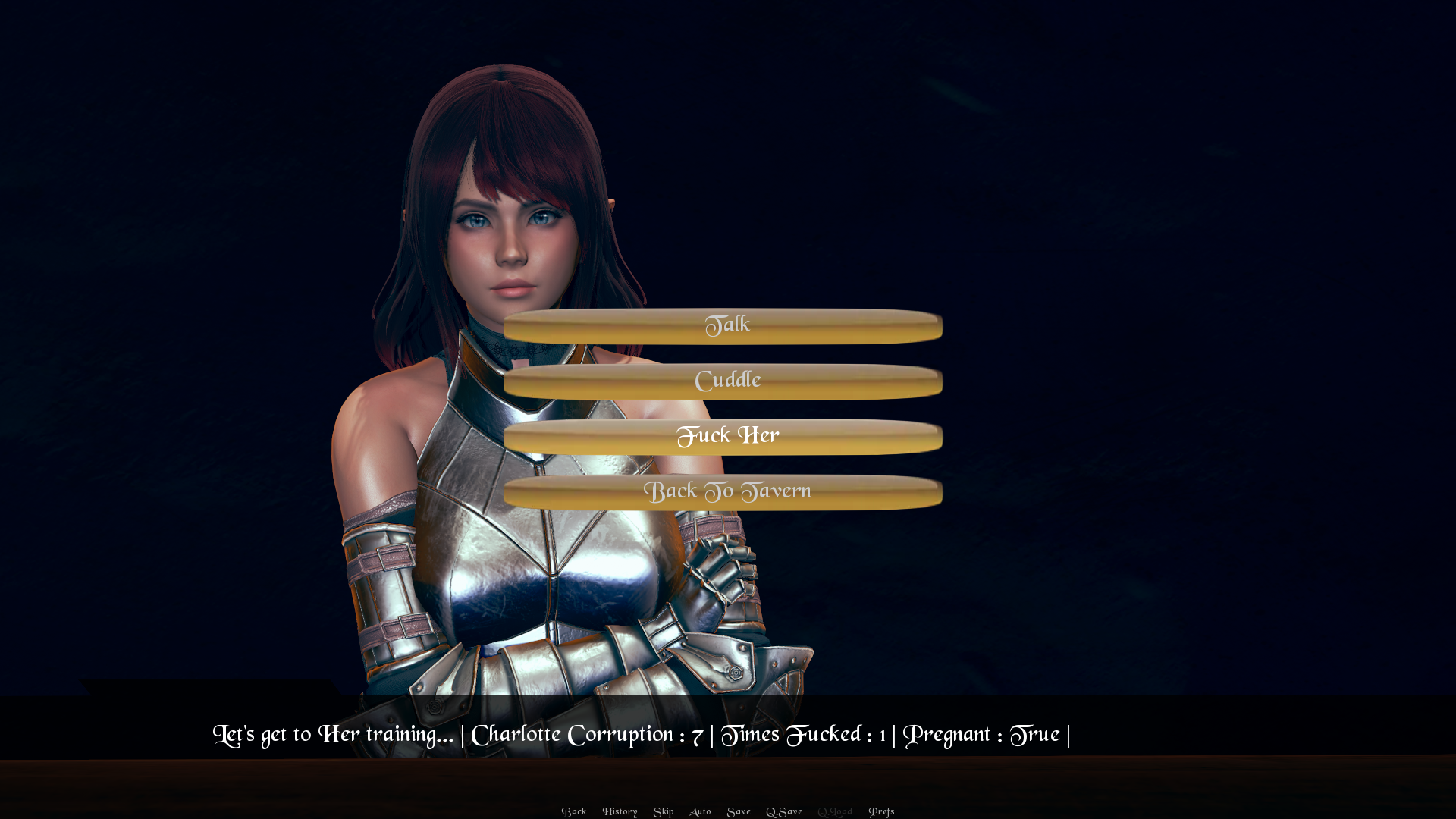Select the Cuddle choice

723,381
